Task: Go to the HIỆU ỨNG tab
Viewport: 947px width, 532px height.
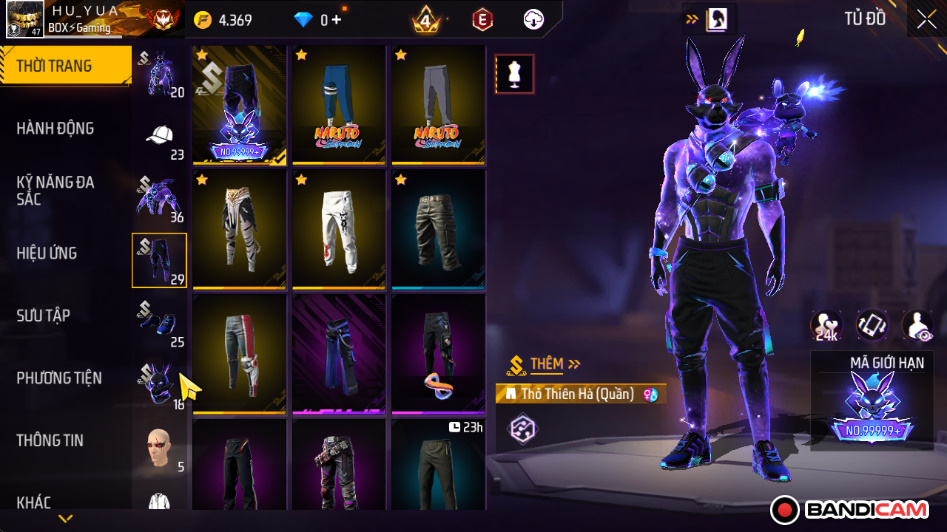Action: [x=47, y=253]
